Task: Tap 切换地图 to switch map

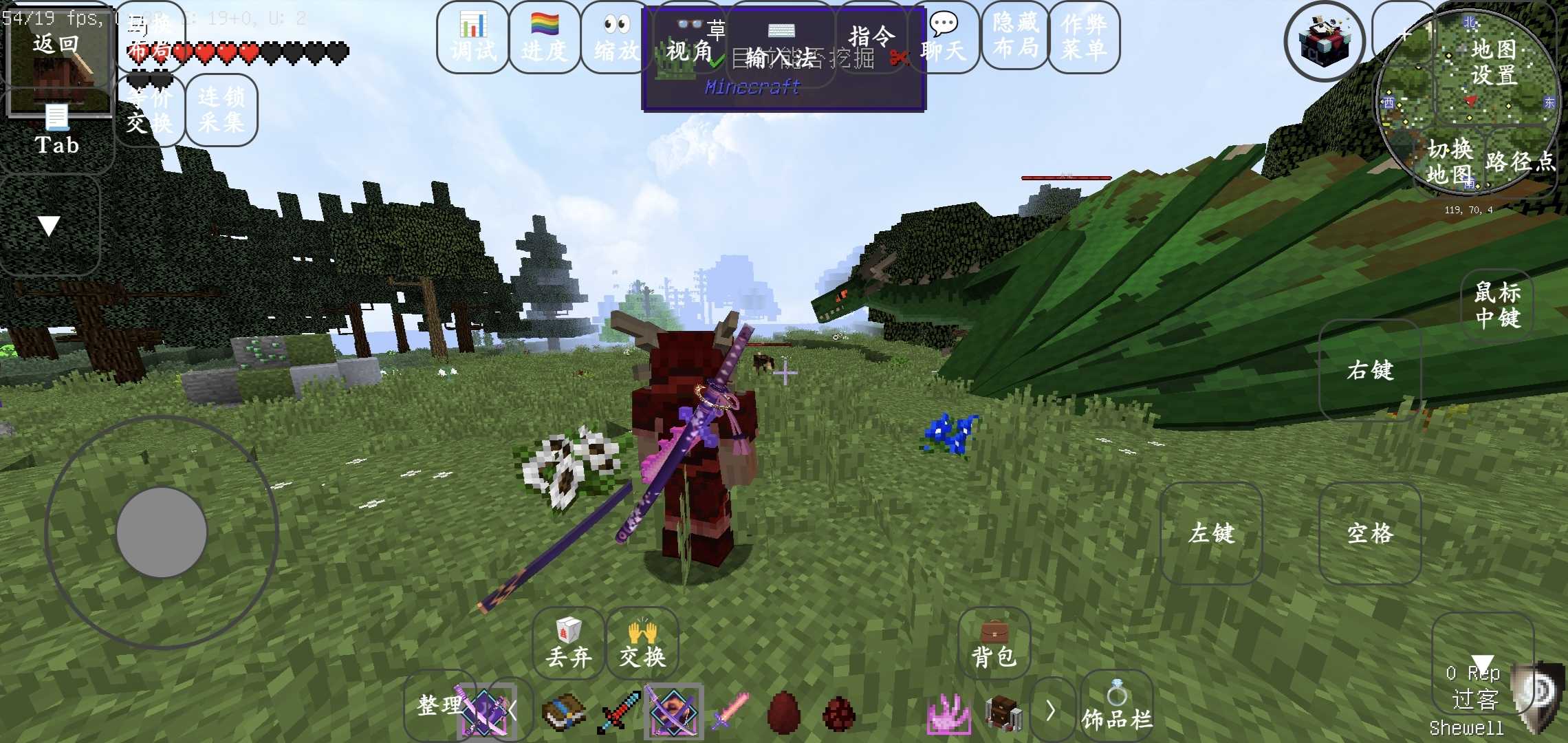Action: (x=1450, y=161)
